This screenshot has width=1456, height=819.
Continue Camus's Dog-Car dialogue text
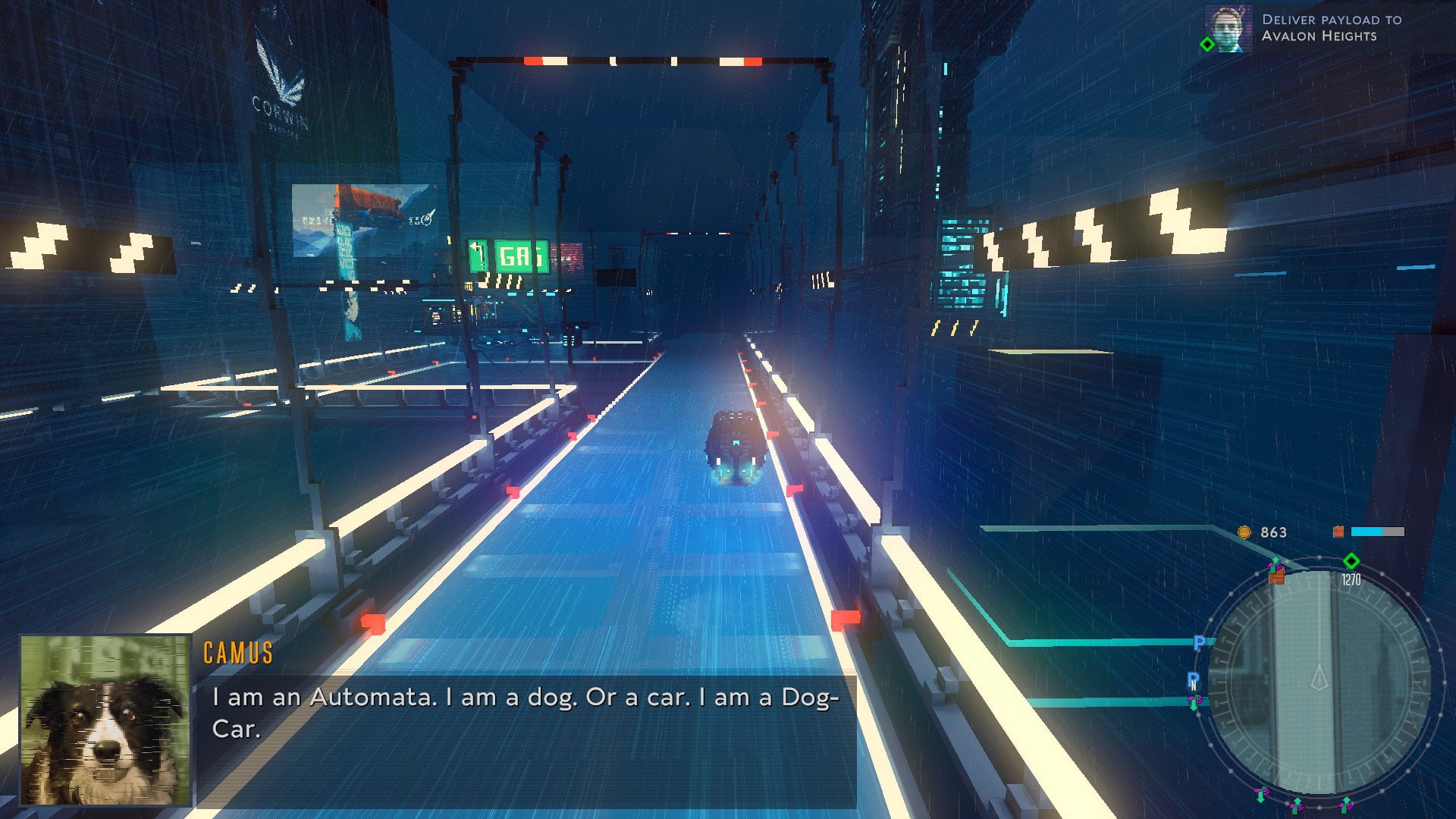coord(526,713)
